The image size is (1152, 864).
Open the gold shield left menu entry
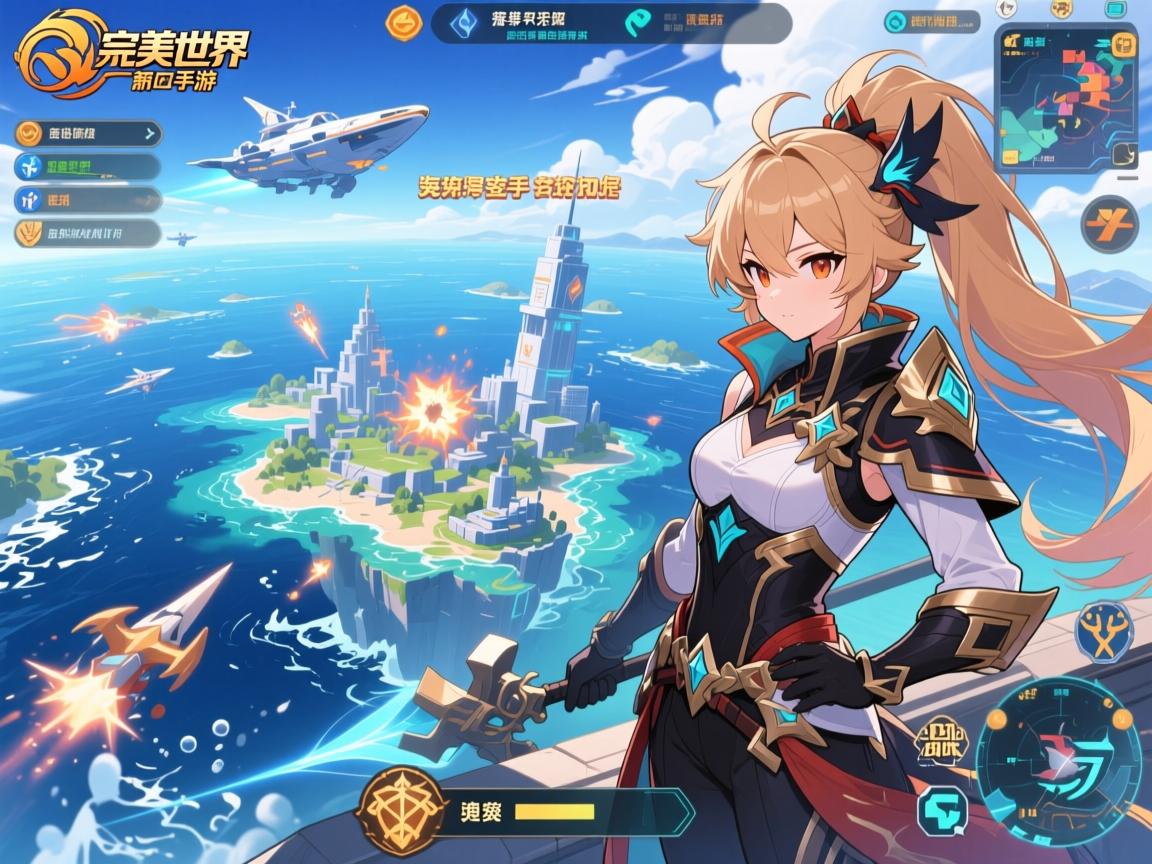coord(88,234)
